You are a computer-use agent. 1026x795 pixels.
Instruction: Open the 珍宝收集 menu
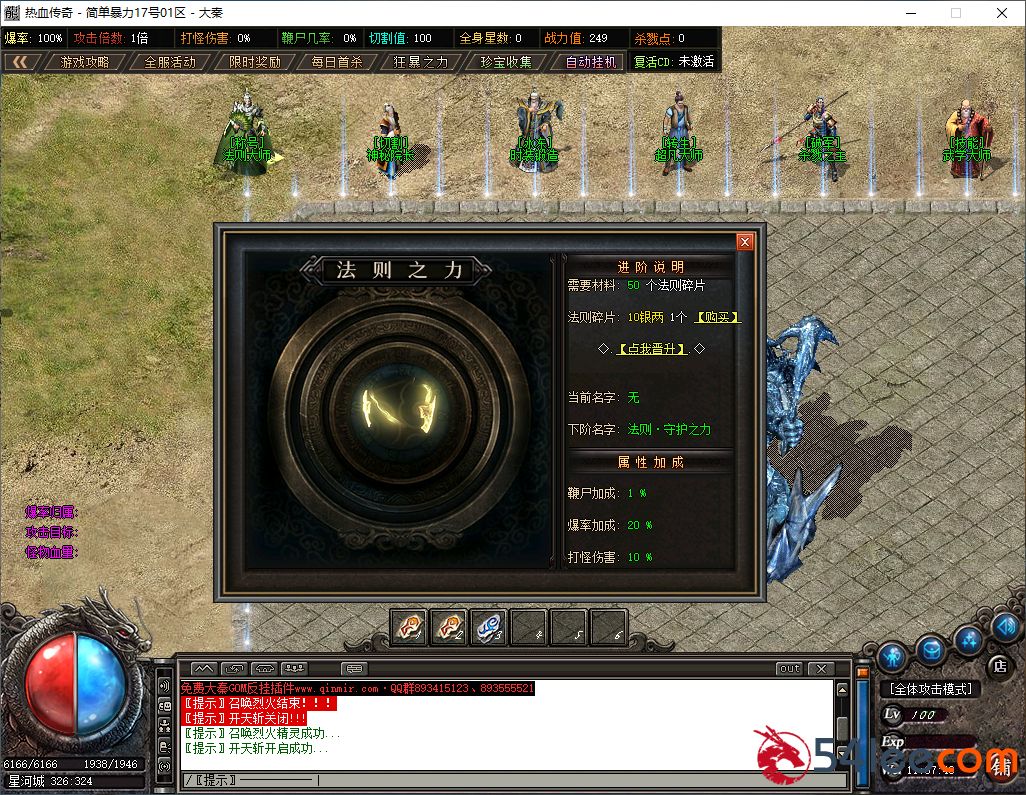505,62
